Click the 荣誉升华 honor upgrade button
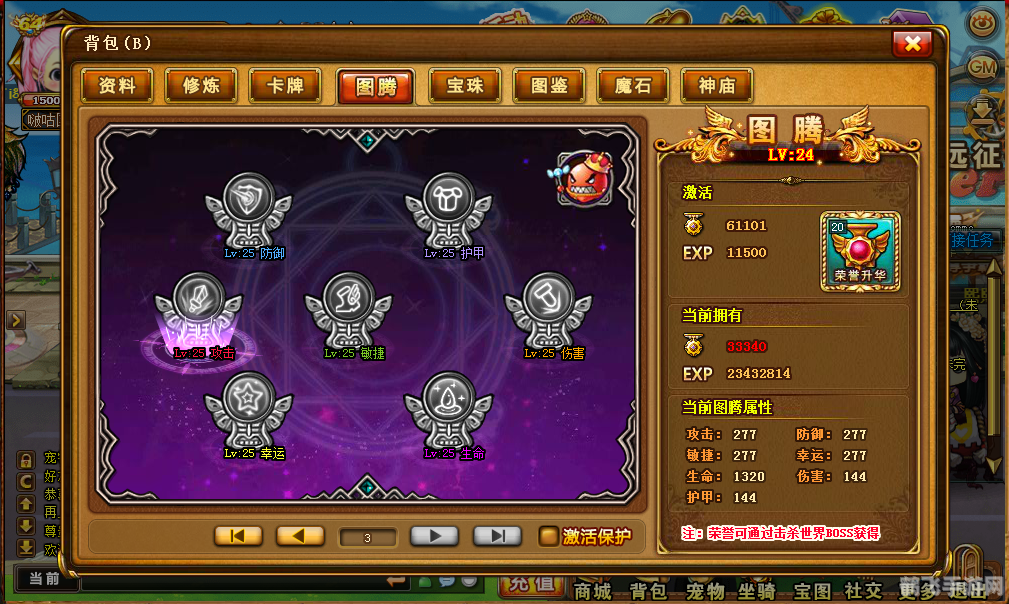The width and height of the screenshot is (1009, 604). (859, 252)
